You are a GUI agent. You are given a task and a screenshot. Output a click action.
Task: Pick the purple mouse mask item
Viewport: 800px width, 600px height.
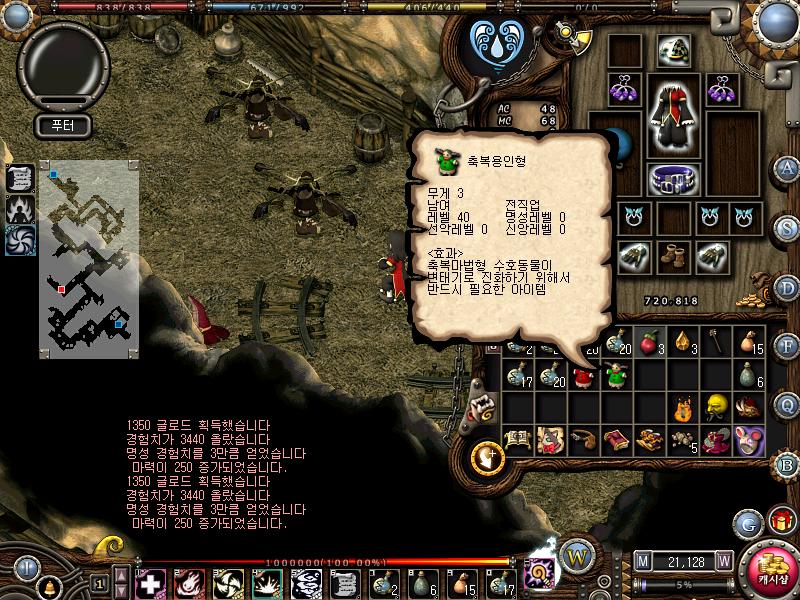(748, 438)
